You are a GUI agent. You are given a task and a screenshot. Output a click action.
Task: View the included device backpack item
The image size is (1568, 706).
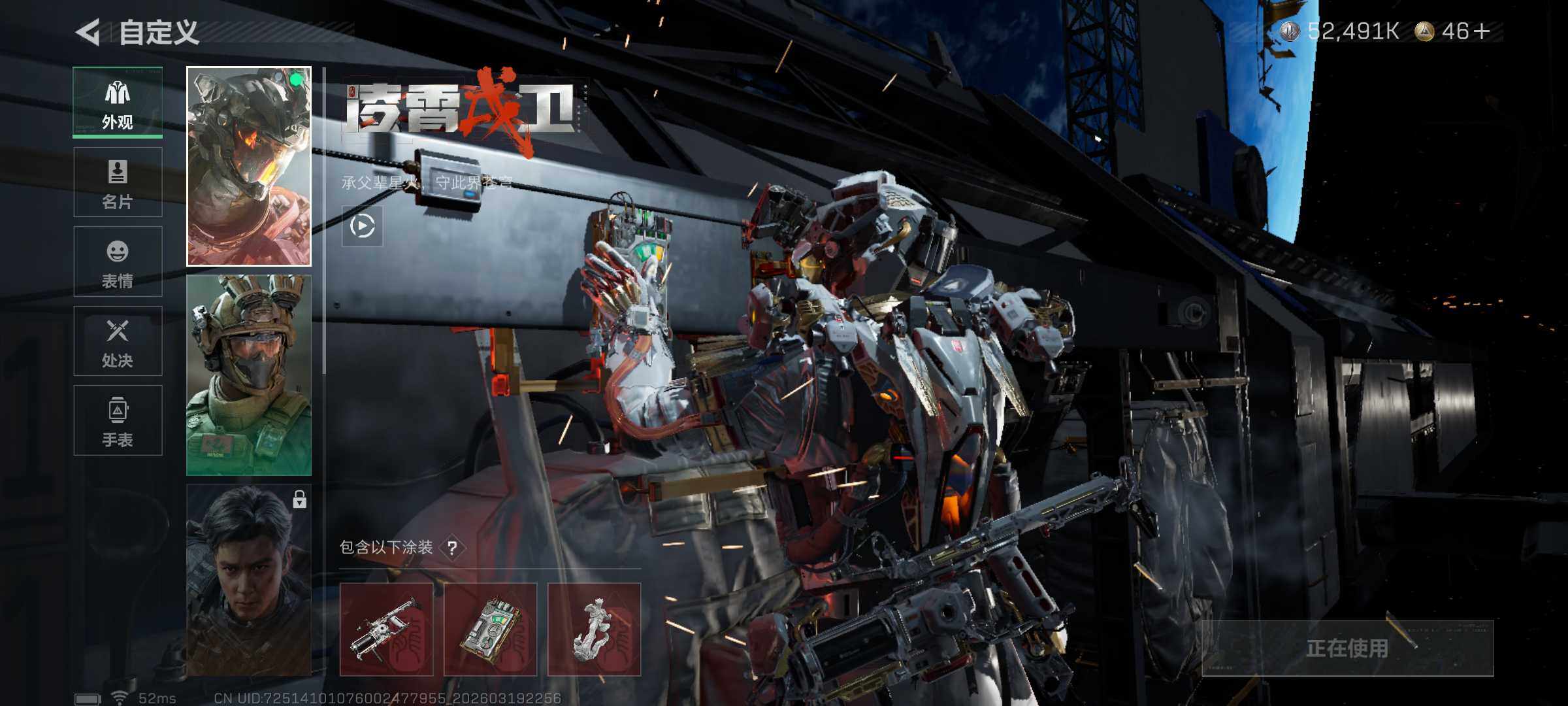tap(490, 630)
